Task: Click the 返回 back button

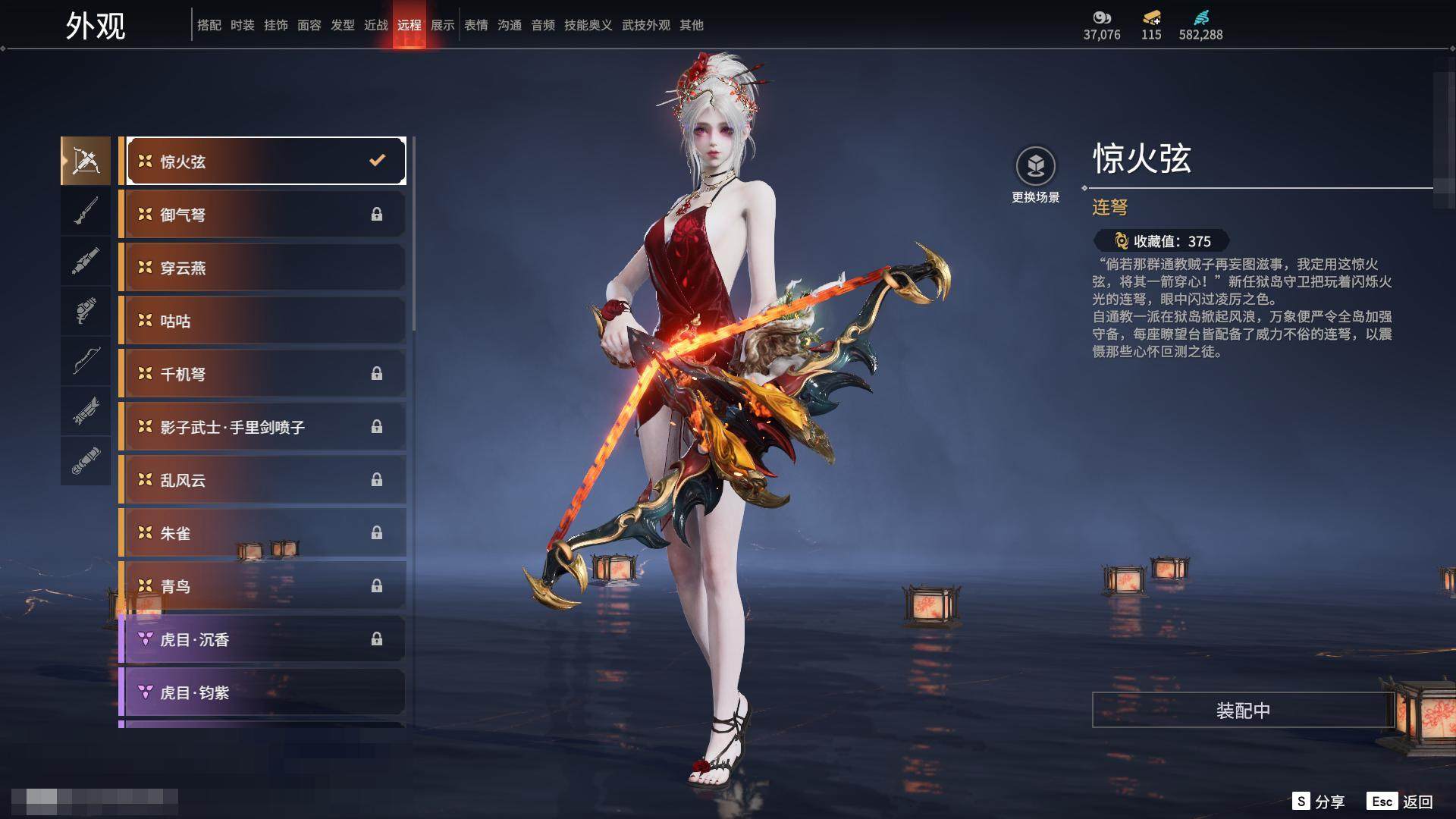Action: (x=1401, y=802)
